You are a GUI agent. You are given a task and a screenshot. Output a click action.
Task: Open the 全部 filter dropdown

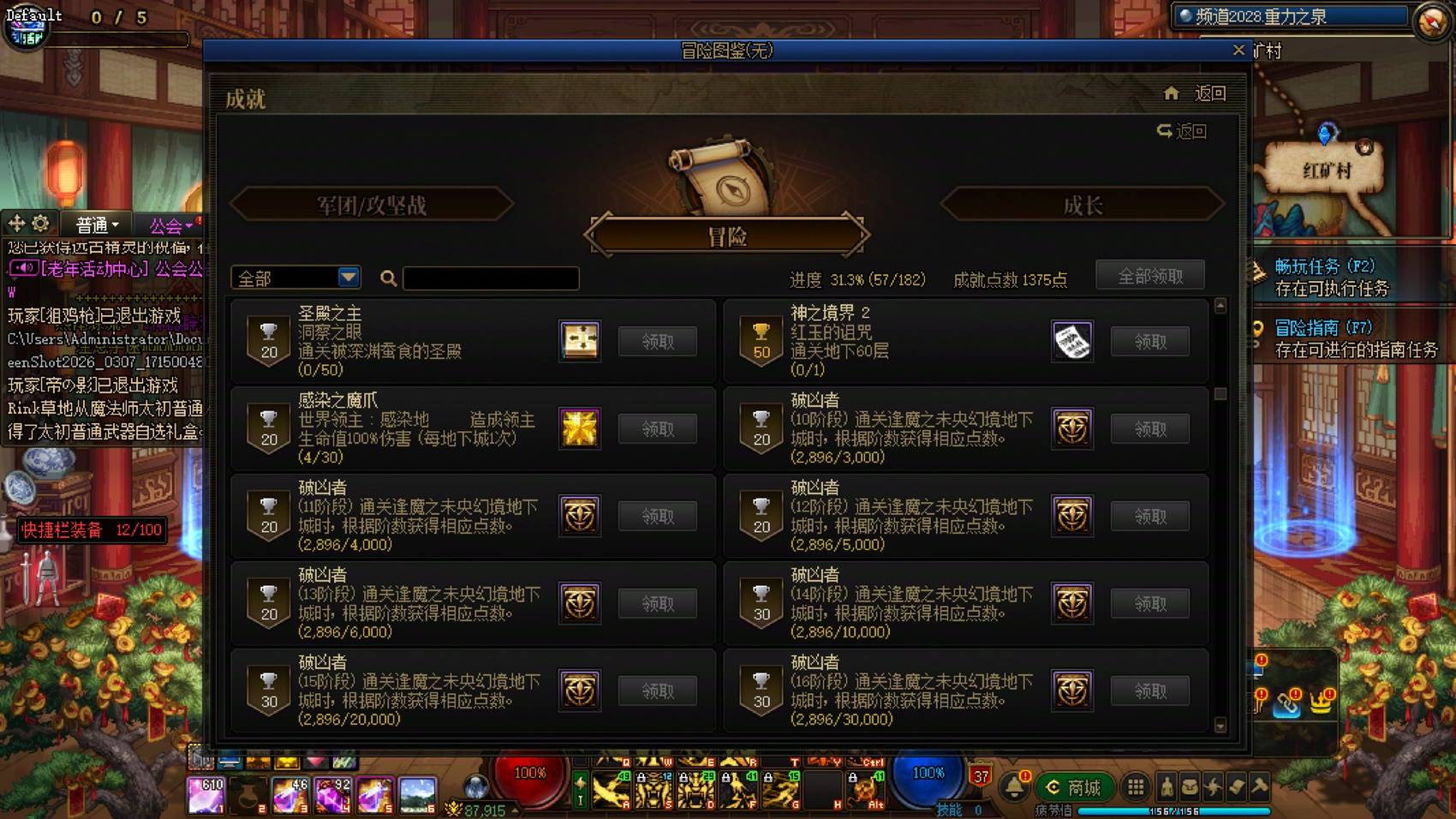tap(295, 278)
